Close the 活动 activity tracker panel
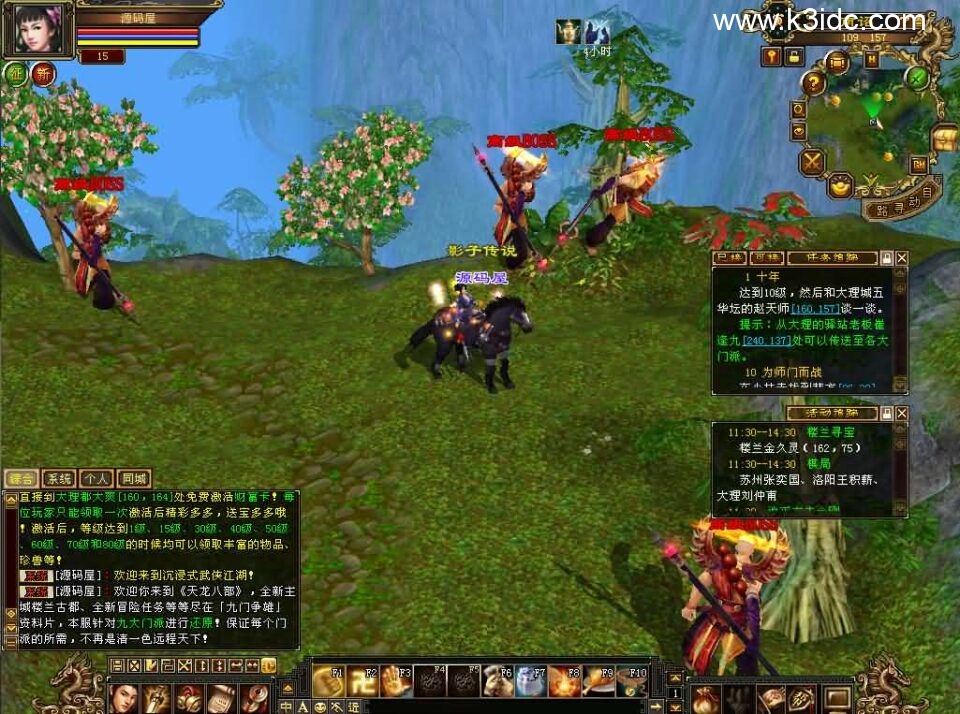The image size is (960, 714). pos(902,413)
